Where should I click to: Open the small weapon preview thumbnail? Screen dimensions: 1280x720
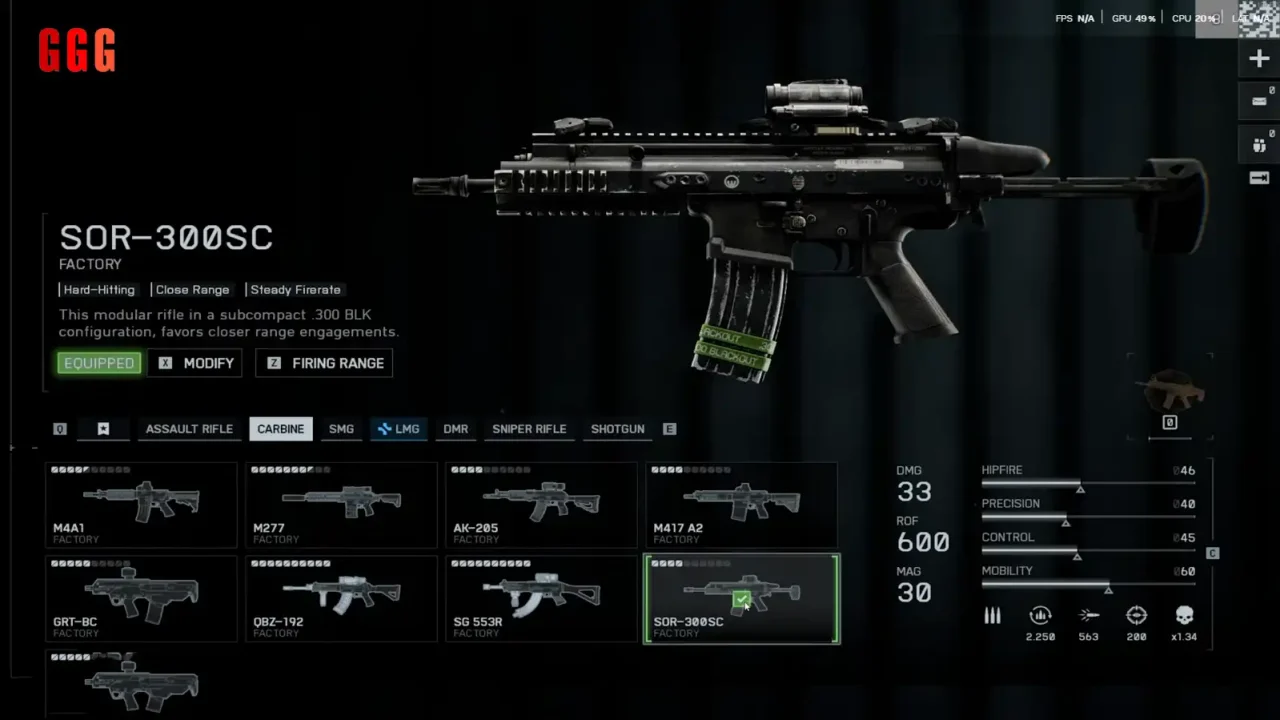tap(1170, 391)
